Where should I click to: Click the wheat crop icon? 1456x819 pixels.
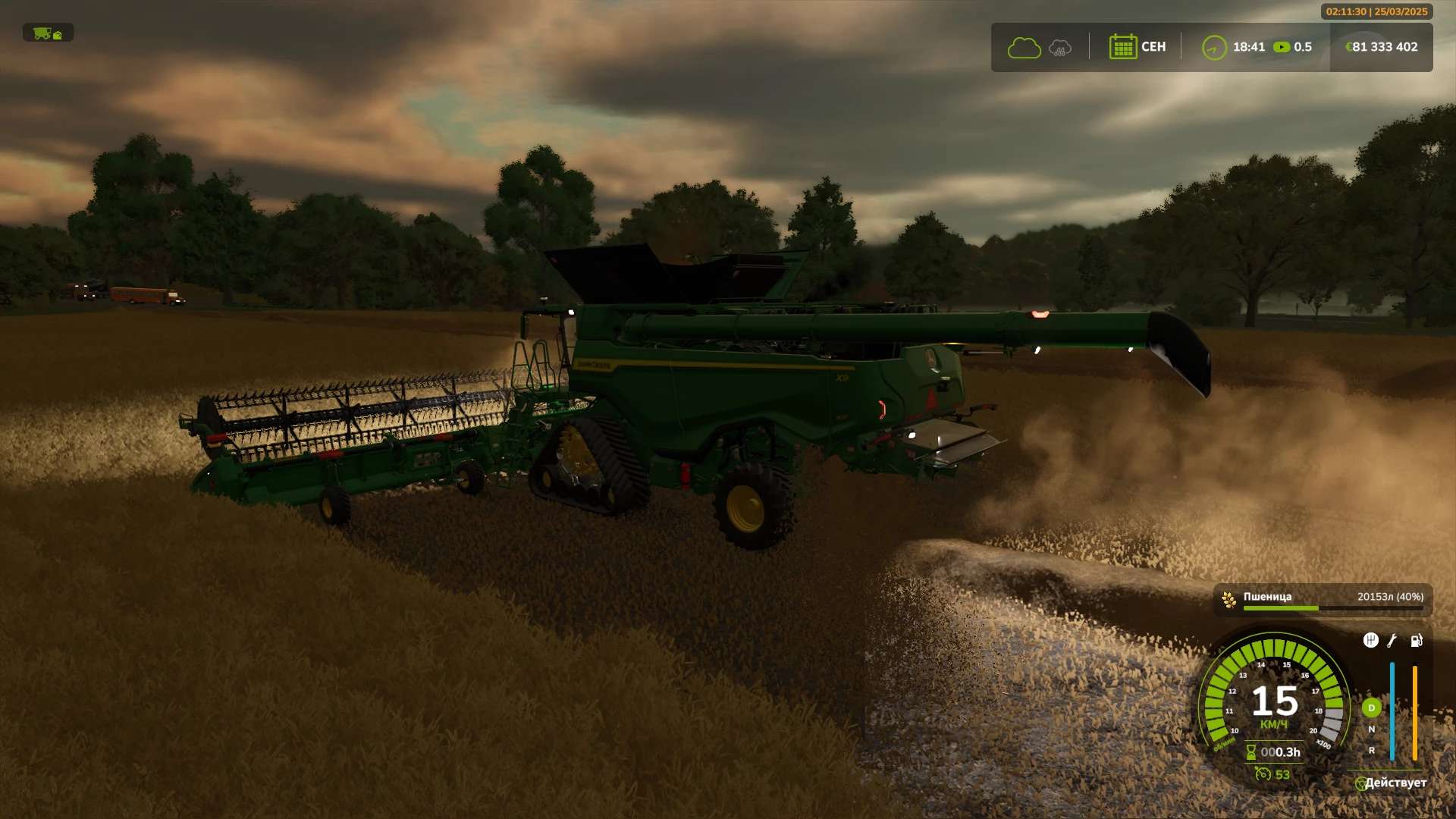tap(1229, 600)
